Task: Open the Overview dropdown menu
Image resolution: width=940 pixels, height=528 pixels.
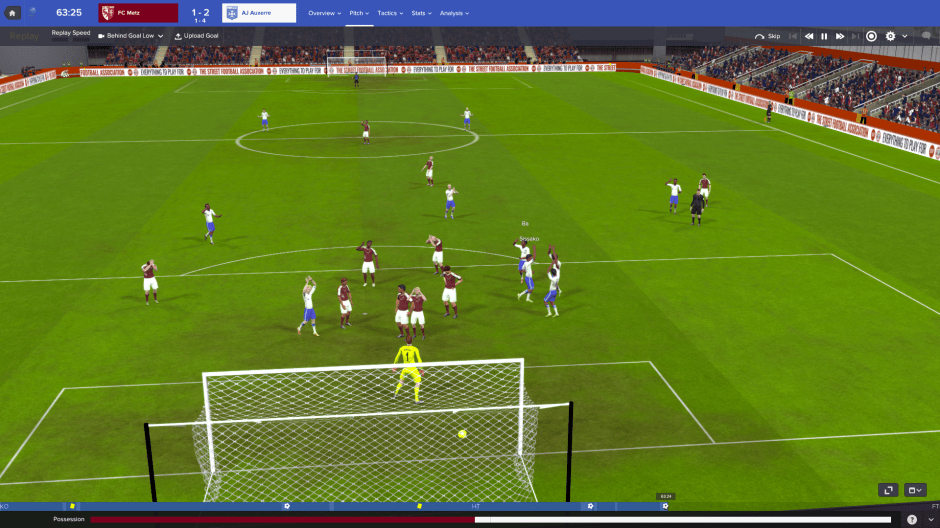Action: pos(324,13)
